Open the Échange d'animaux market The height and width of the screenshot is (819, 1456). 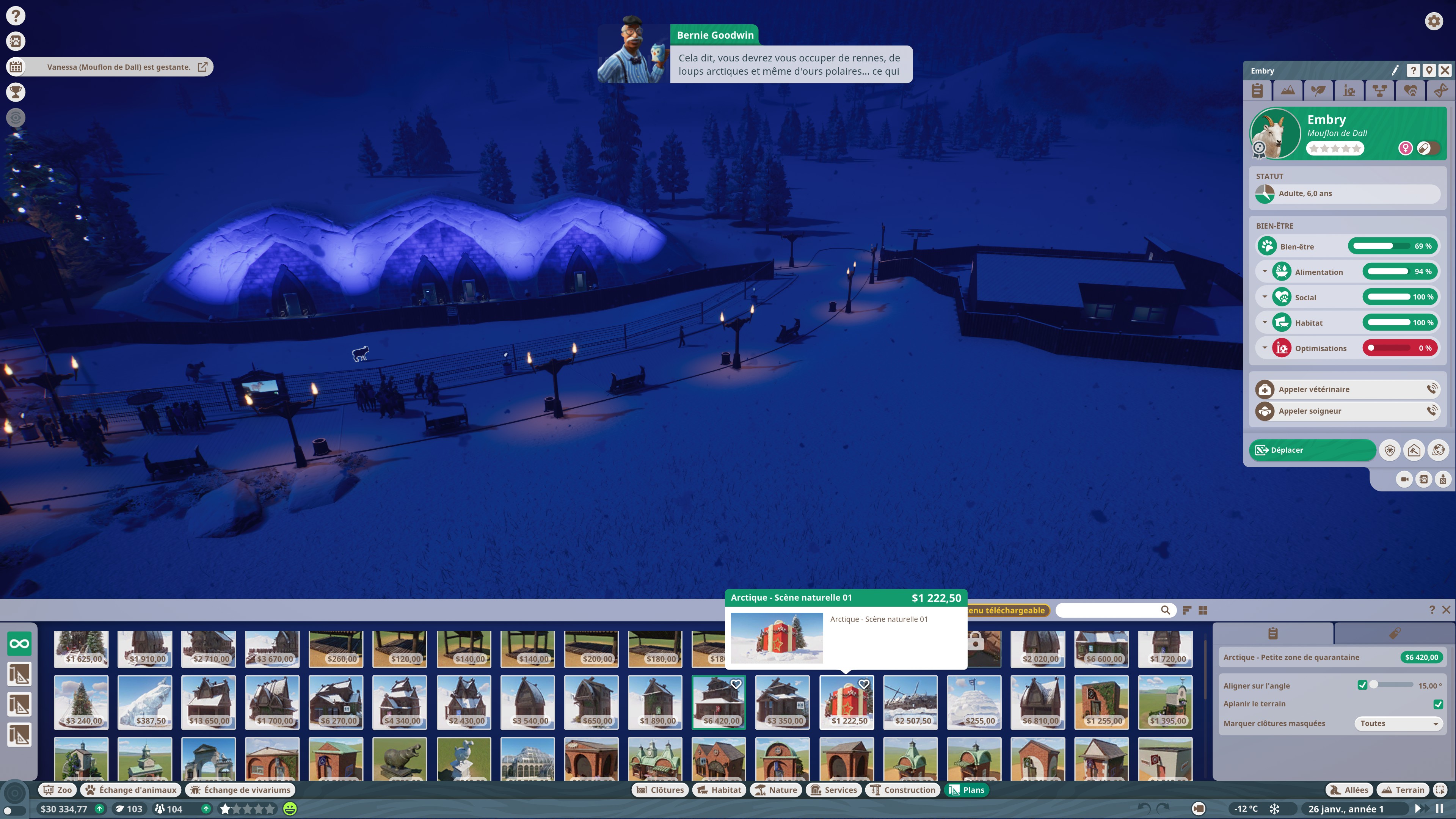pyautogui.click(x=131, y=789)
